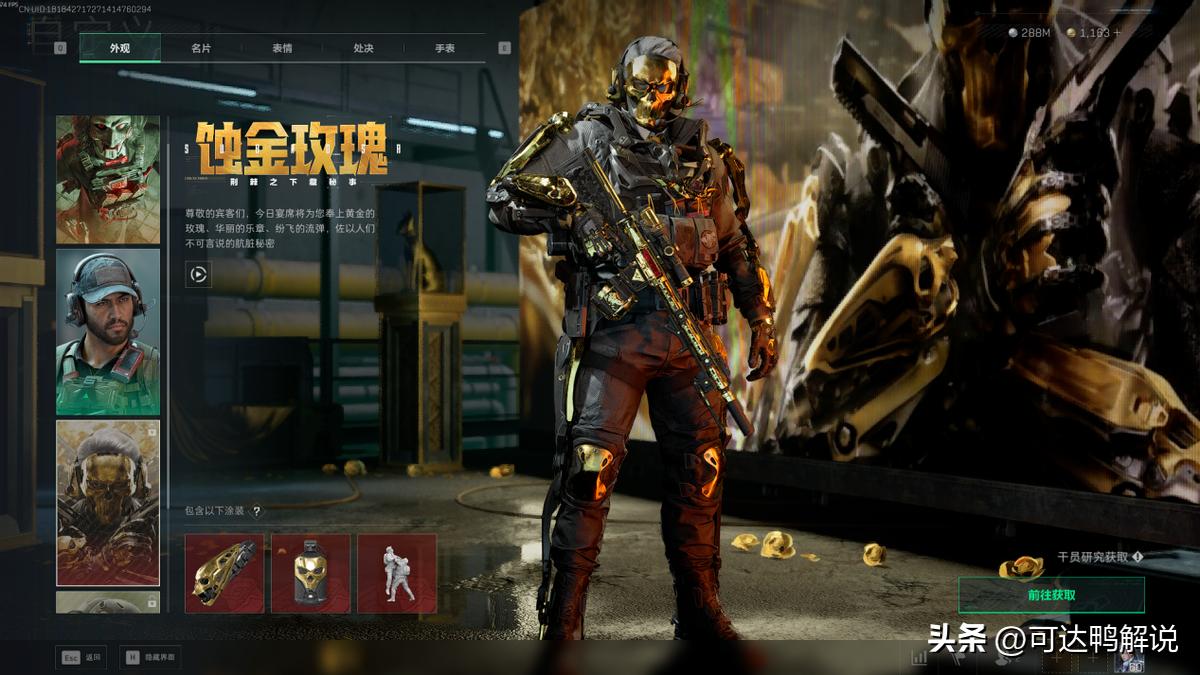Image resolution: width=1200 pixels, height=675 pixels.
Task: Select the 表情 emote tab
Action: [x=282, y=48]
